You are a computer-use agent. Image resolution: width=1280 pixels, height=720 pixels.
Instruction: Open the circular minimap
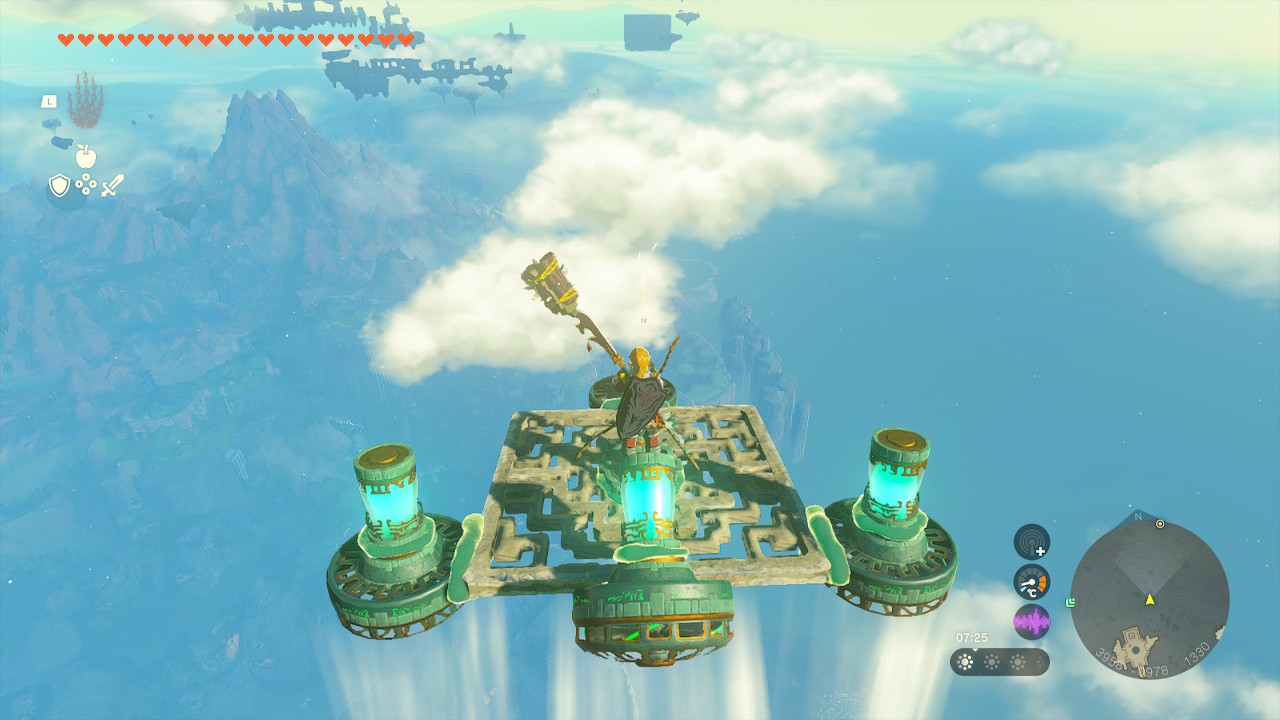pos(1149,600)
